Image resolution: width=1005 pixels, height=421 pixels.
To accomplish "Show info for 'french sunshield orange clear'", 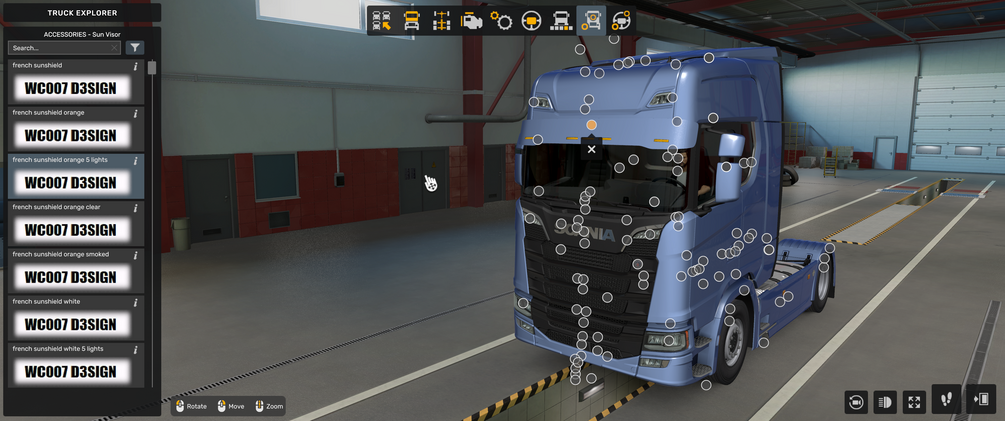I will tap(136, 208).
